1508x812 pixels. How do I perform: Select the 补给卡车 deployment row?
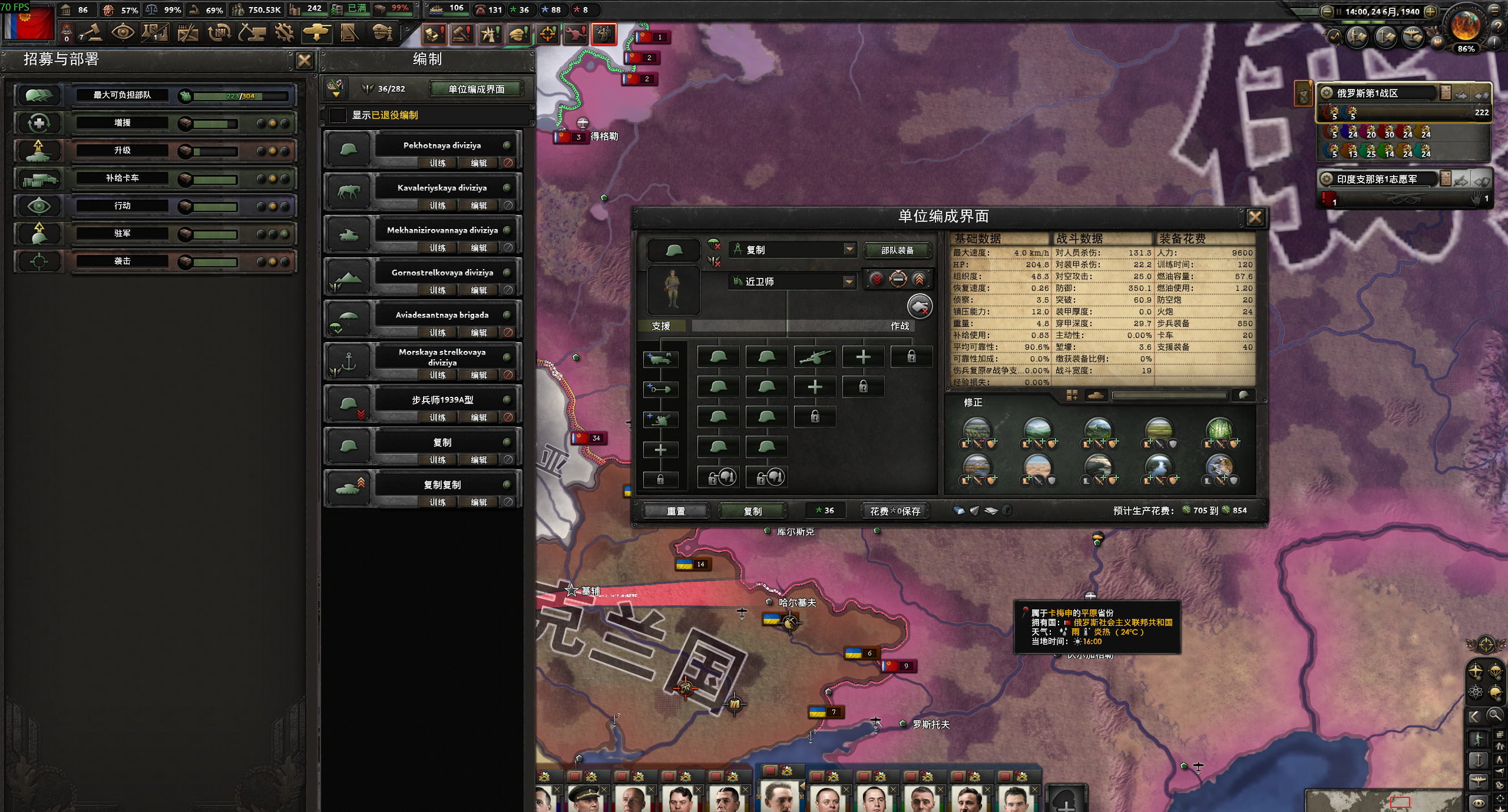pyautogui.click(x=123, y=178)
